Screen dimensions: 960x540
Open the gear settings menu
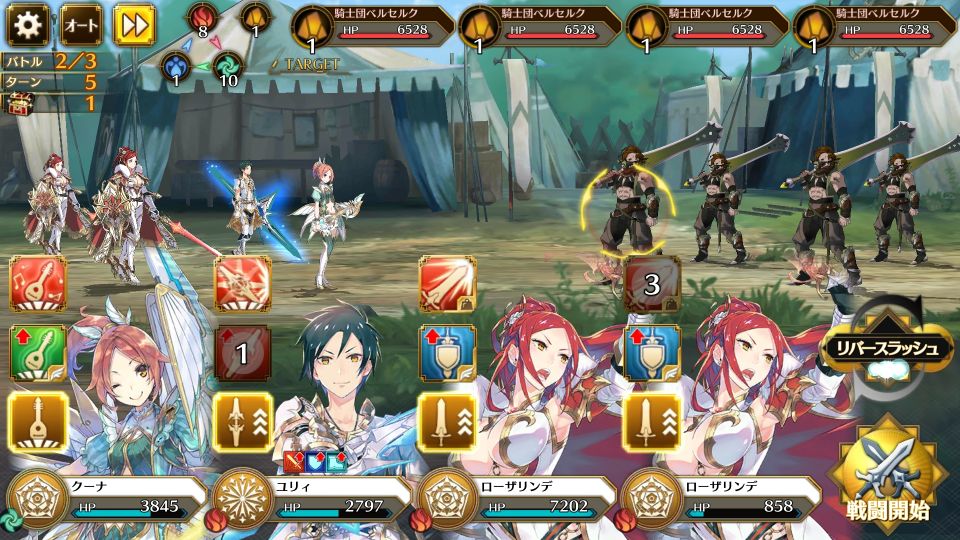coord(28,23)
